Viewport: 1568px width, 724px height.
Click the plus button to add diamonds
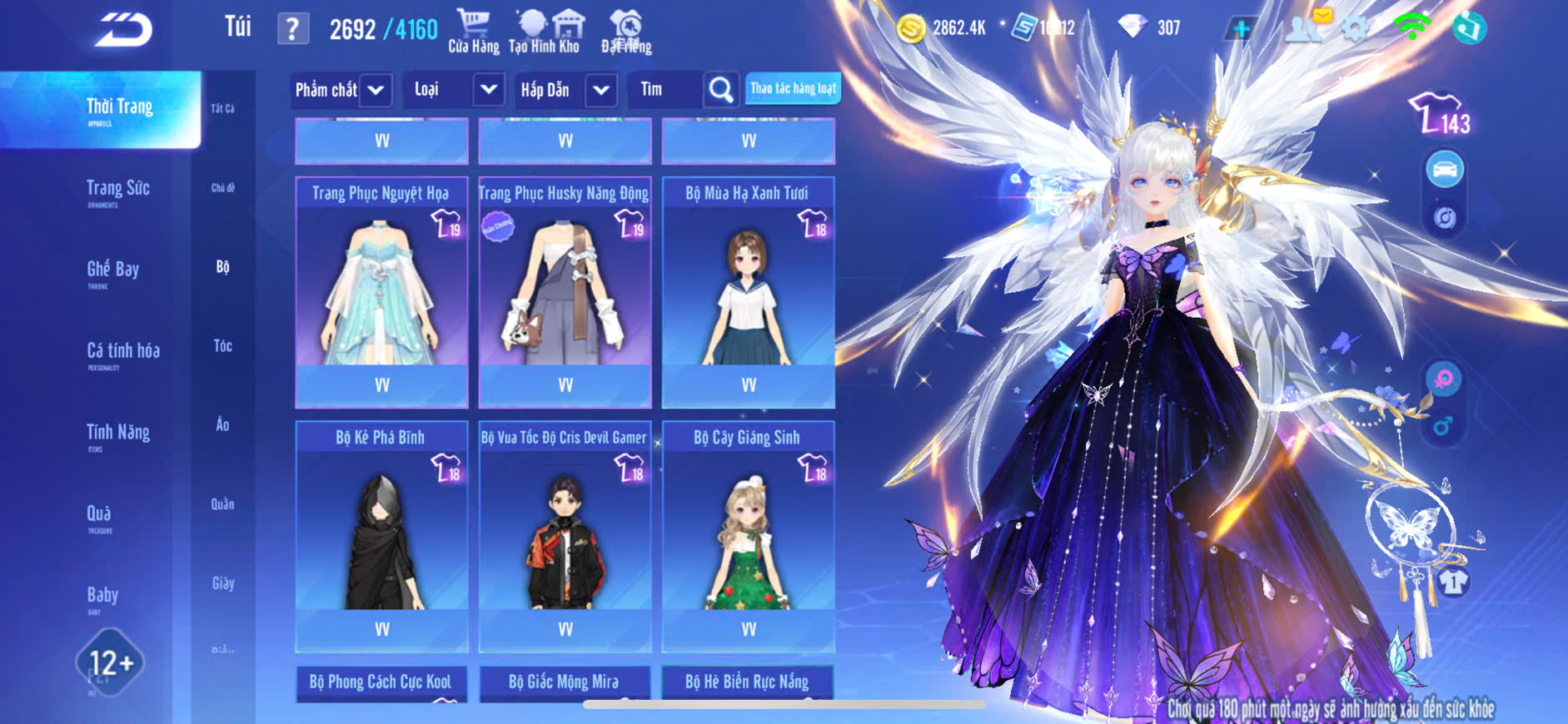coord(1241,29)
